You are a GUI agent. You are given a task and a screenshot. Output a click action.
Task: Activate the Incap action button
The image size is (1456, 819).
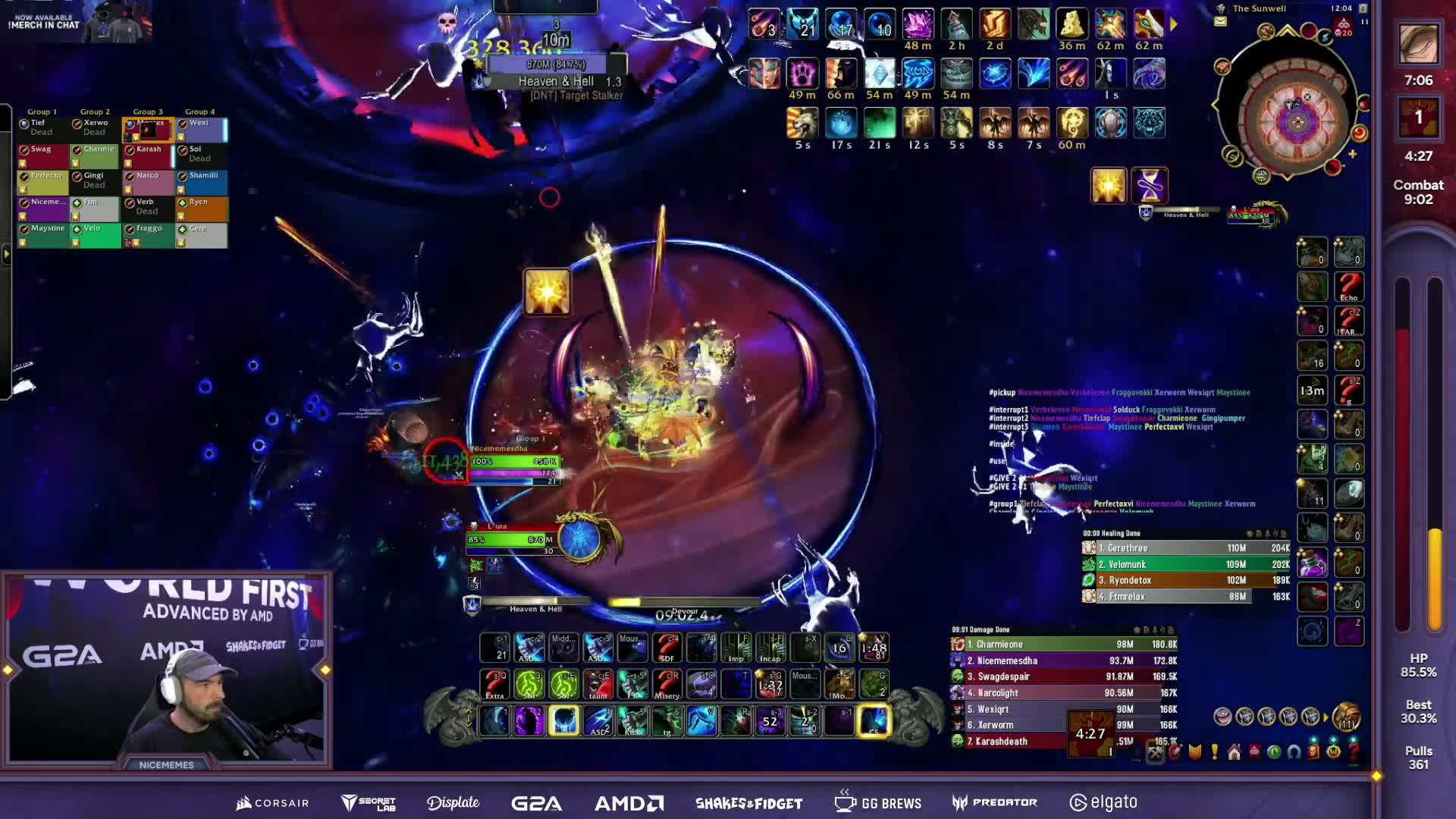tap(770, 648)
